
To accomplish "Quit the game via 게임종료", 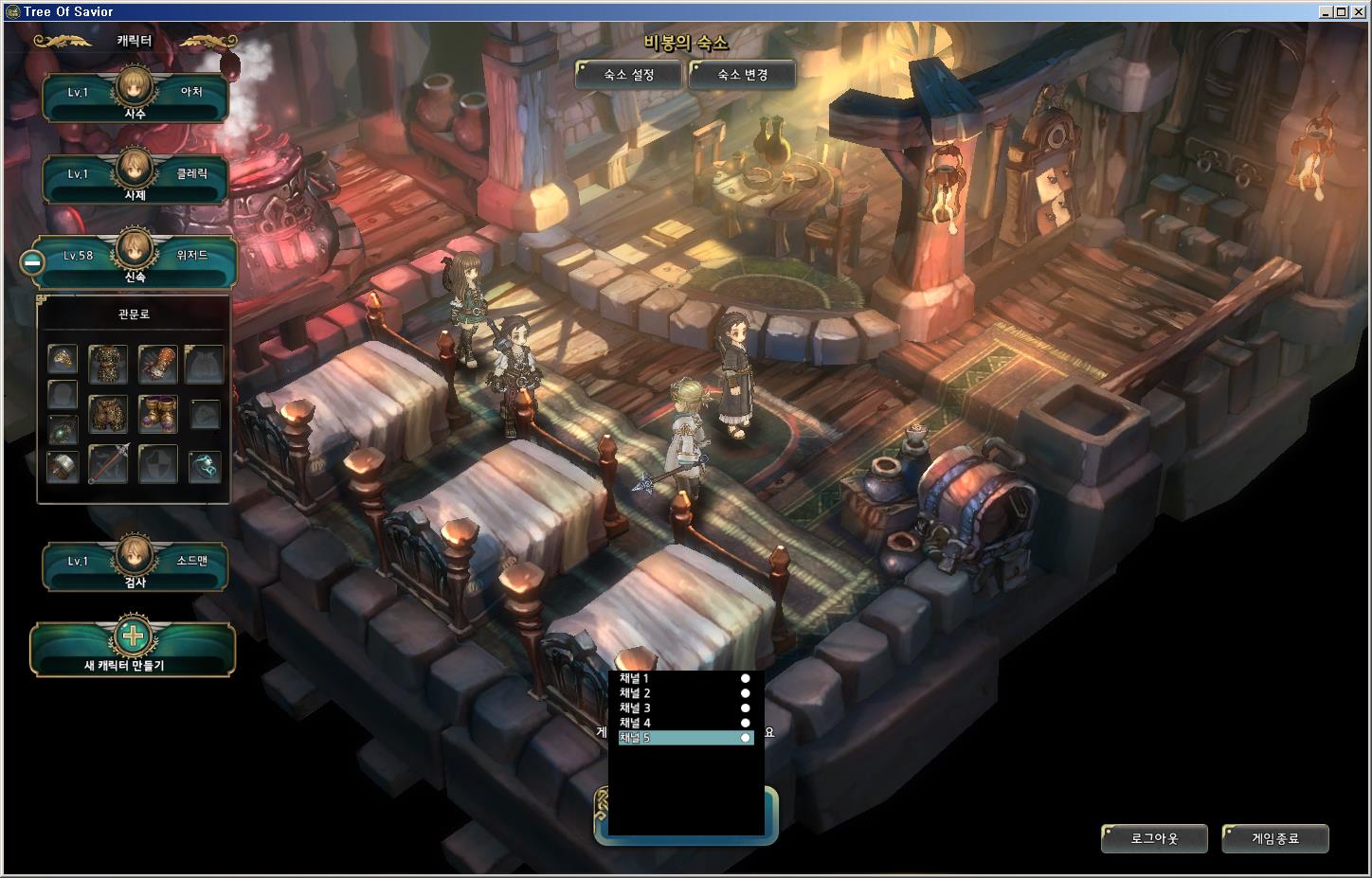I will 1275,838.
